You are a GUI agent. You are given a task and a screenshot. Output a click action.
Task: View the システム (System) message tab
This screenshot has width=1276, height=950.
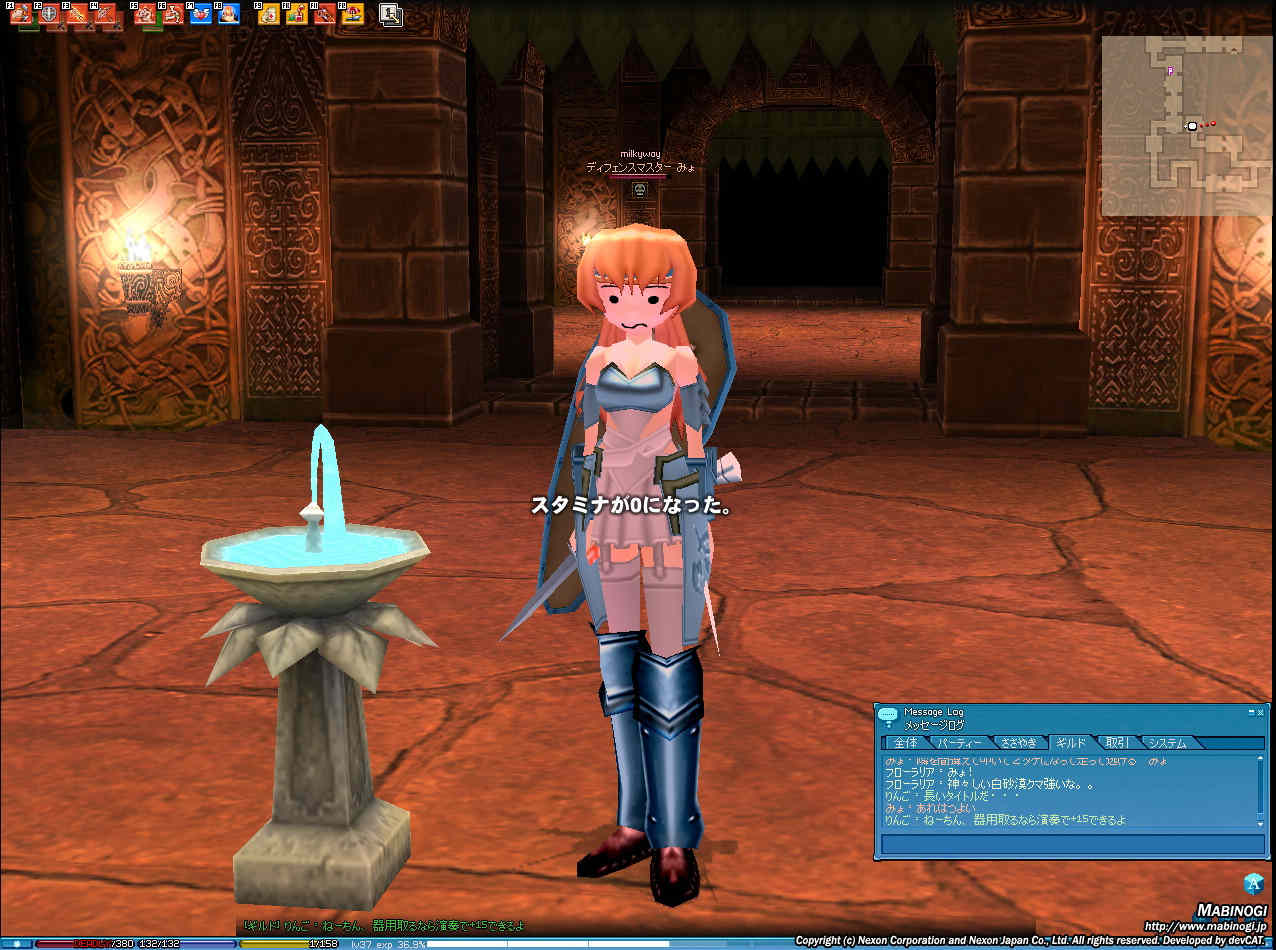(1167, 743)
